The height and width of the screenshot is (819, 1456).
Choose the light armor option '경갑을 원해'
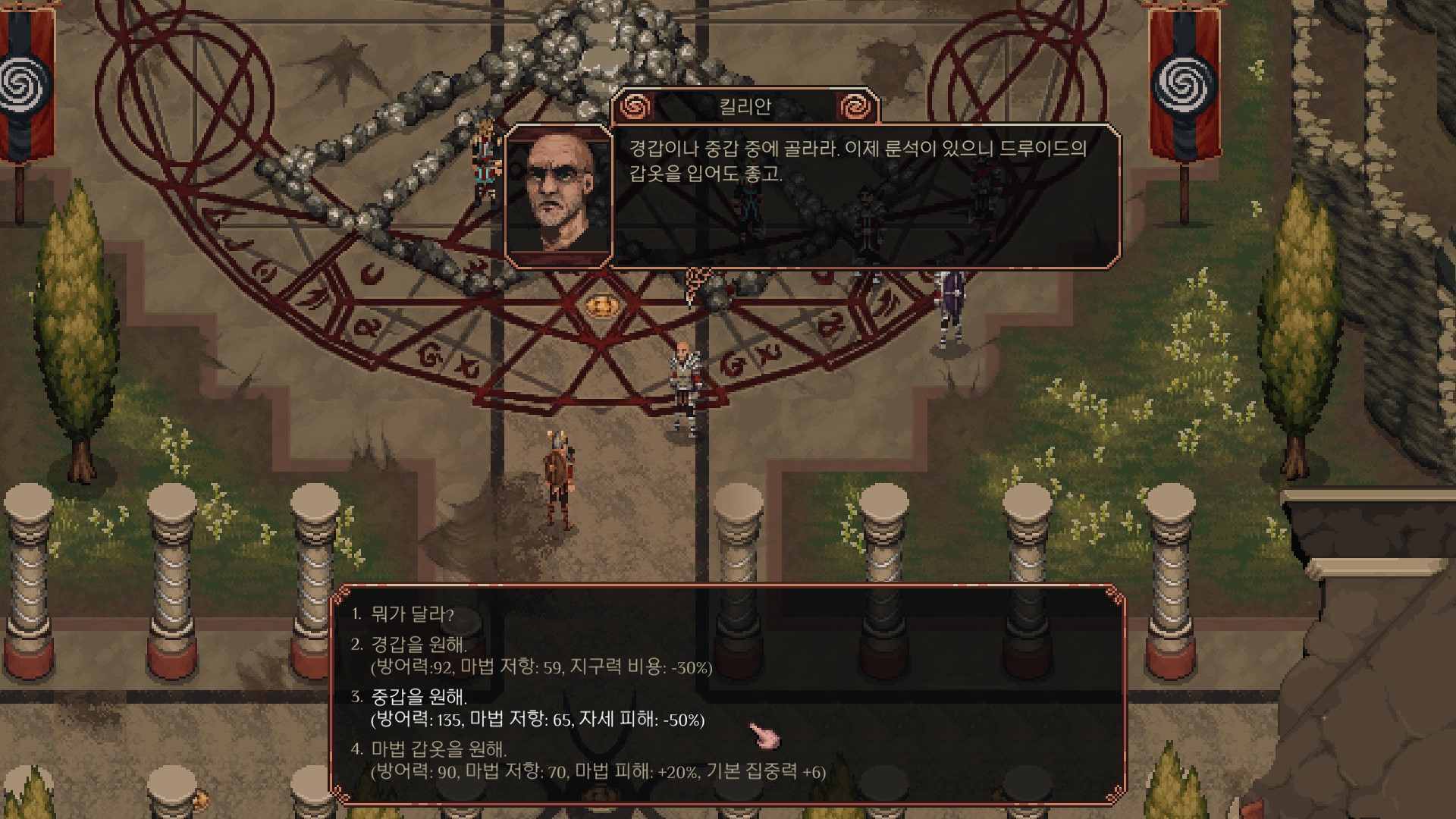click(x=419, y=645)
